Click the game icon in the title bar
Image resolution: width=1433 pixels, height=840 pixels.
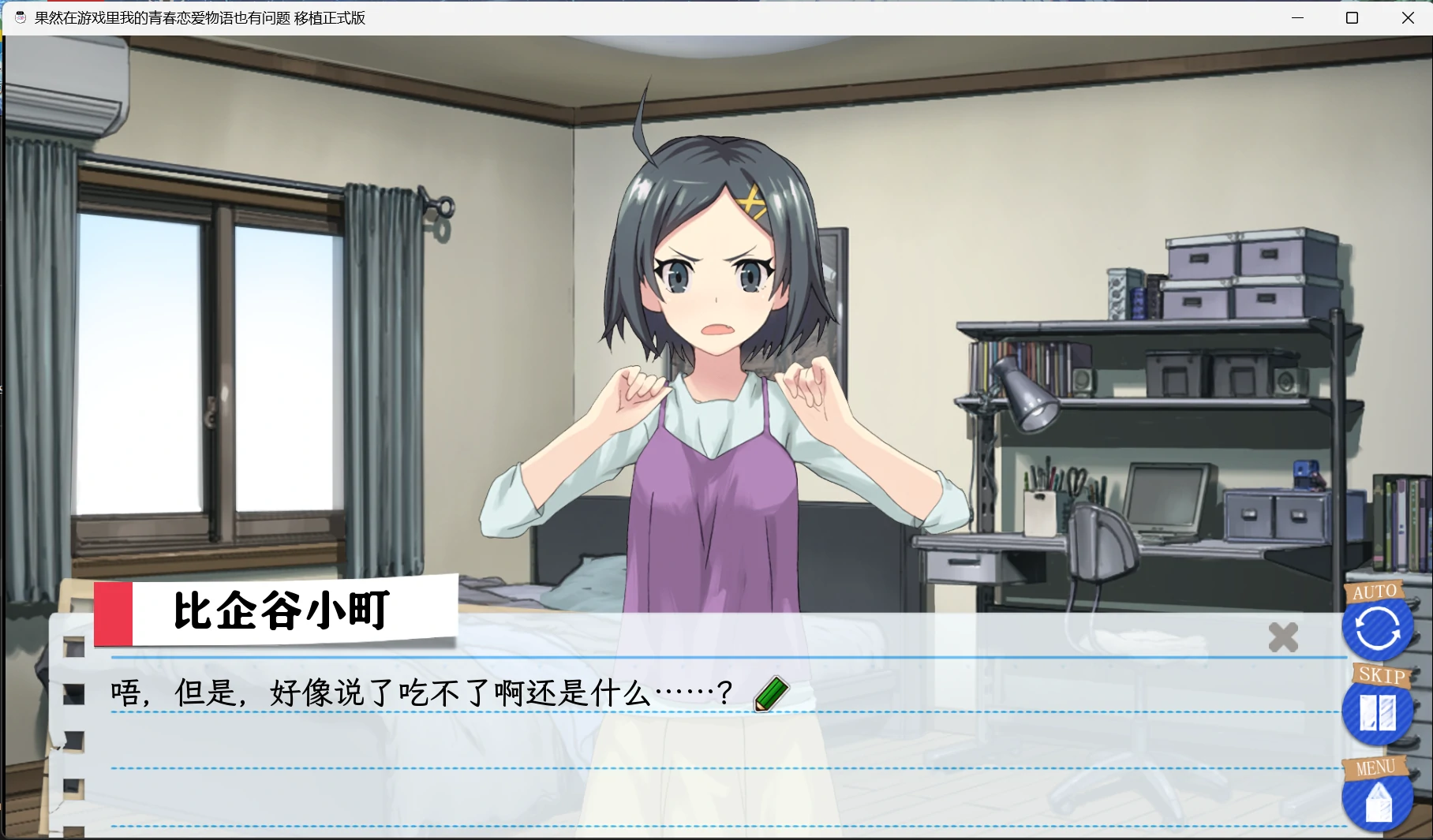coord(20,17)
